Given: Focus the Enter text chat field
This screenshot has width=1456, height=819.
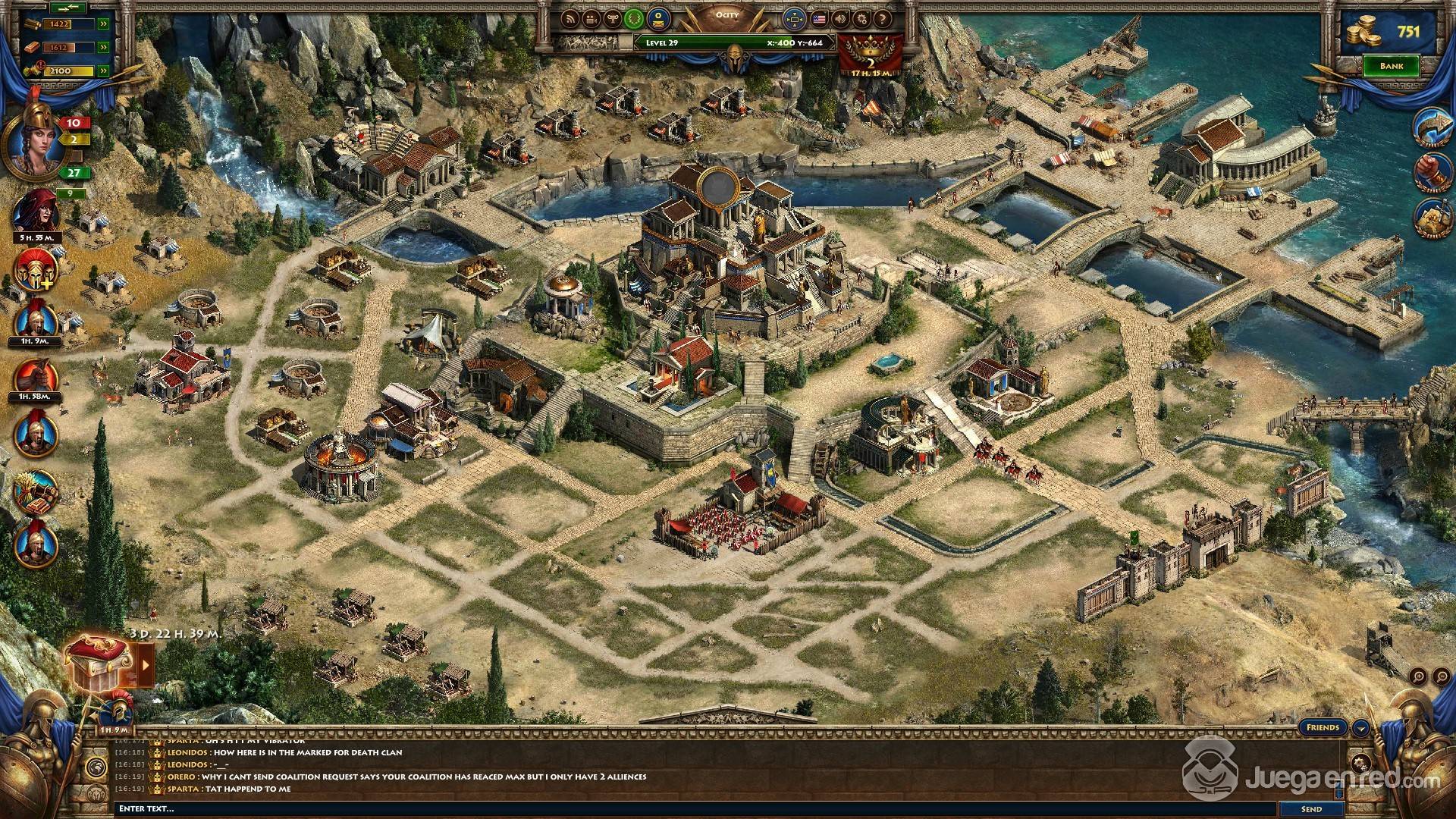Looking at the screenshot, I should (x=682, y=809).
